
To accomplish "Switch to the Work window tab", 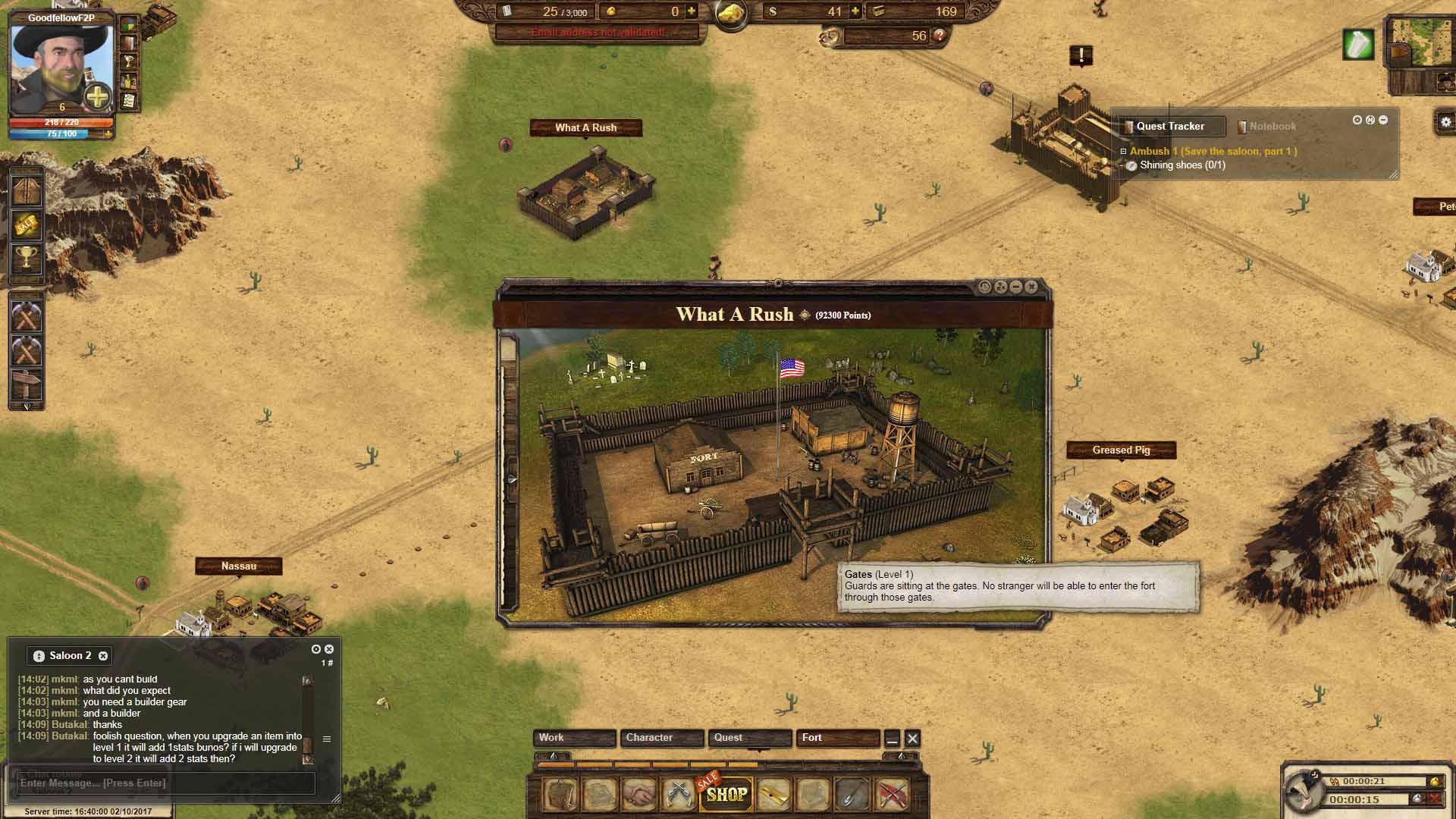I will pos(573,738).
